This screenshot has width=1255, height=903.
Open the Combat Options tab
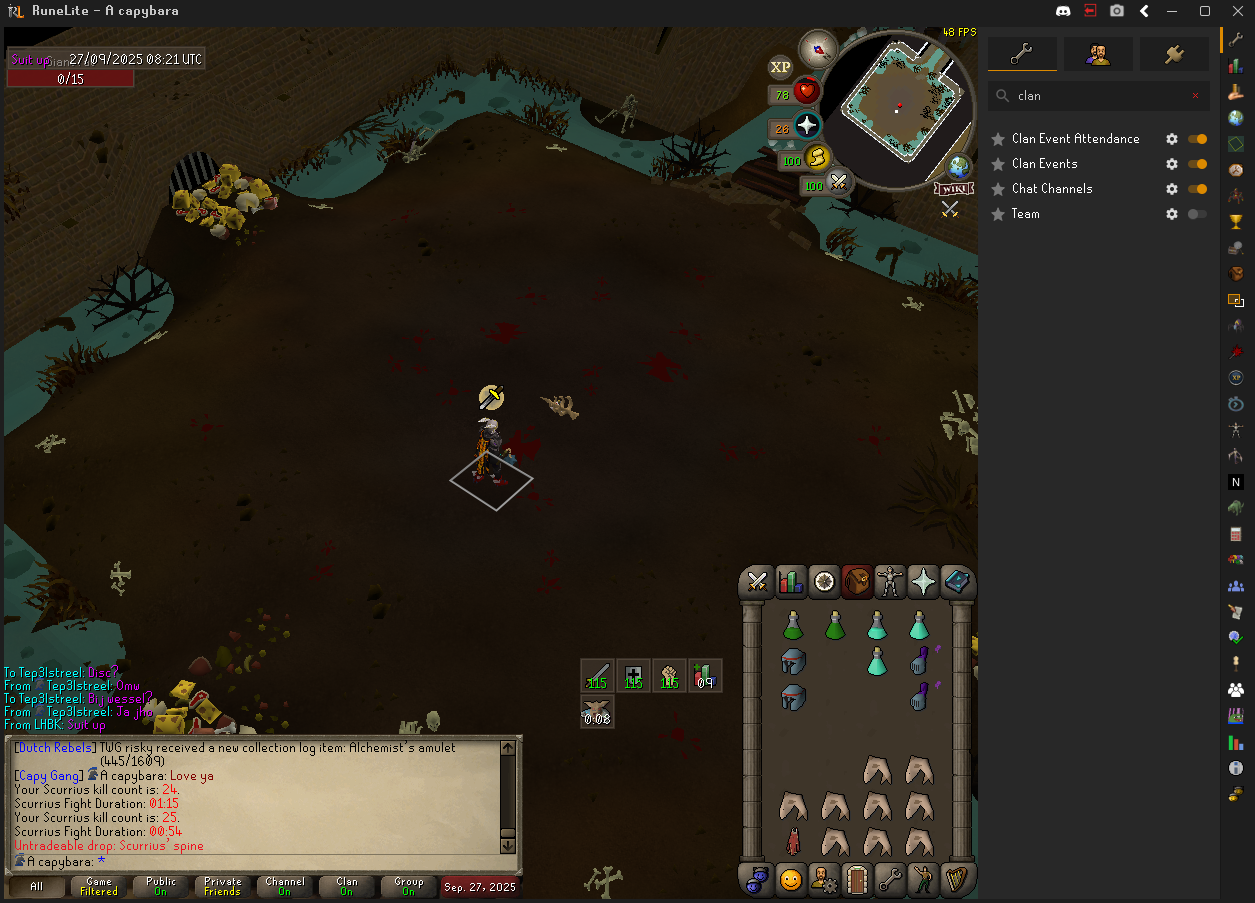point(757,581)
